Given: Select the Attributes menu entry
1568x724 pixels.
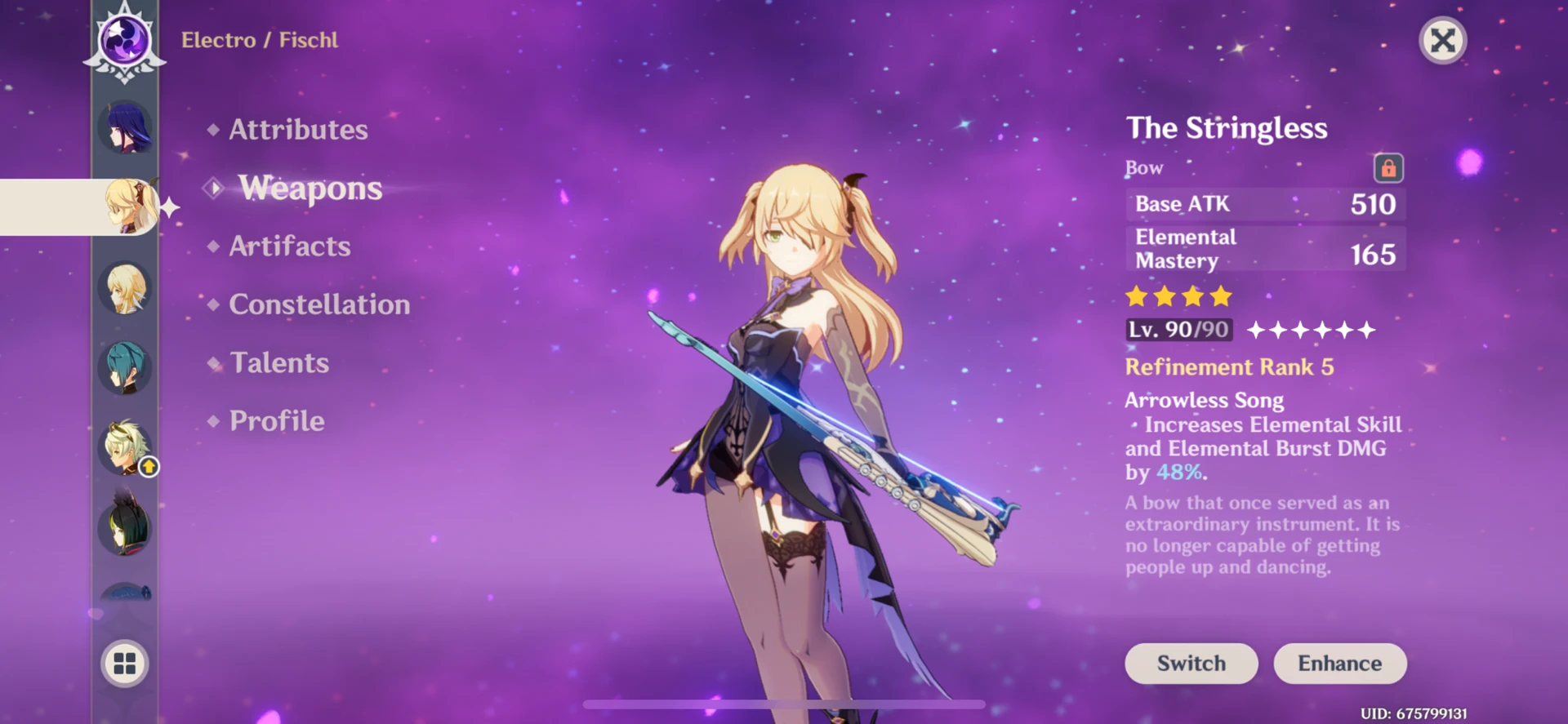Looking at the screenshot, I should point(297,129).
